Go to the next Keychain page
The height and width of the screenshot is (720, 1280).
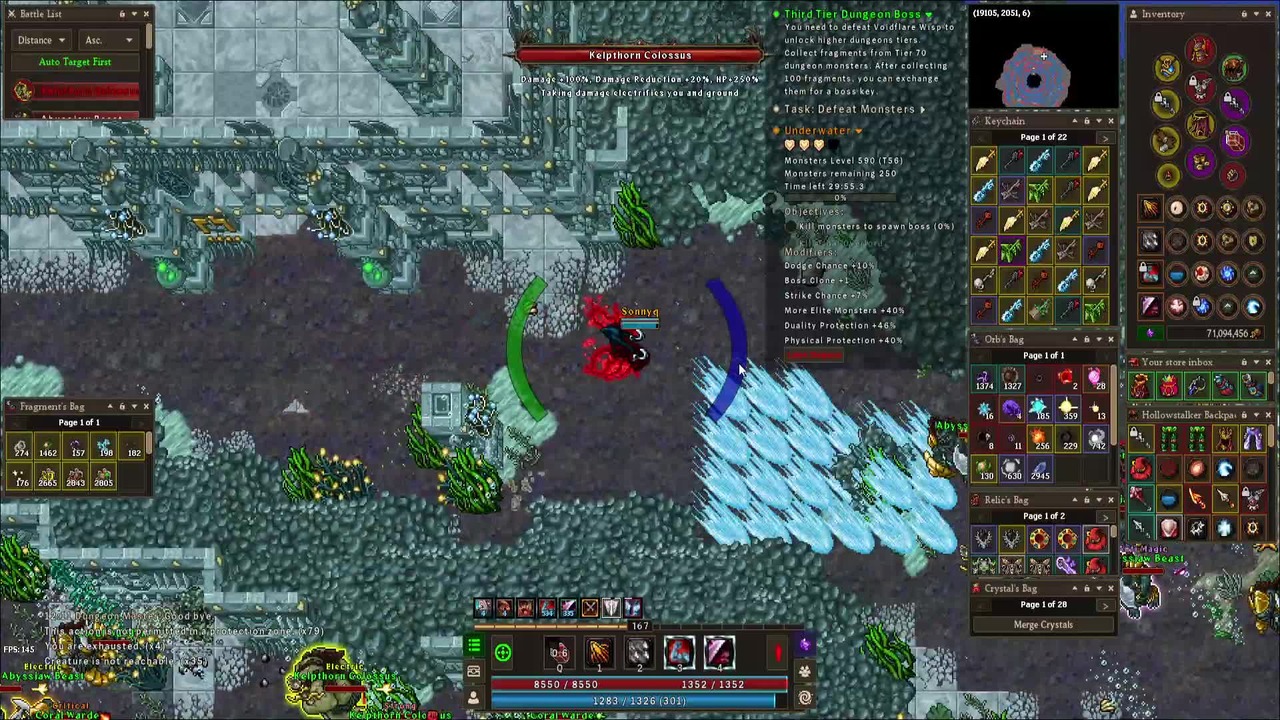(x=1104, y=137)
